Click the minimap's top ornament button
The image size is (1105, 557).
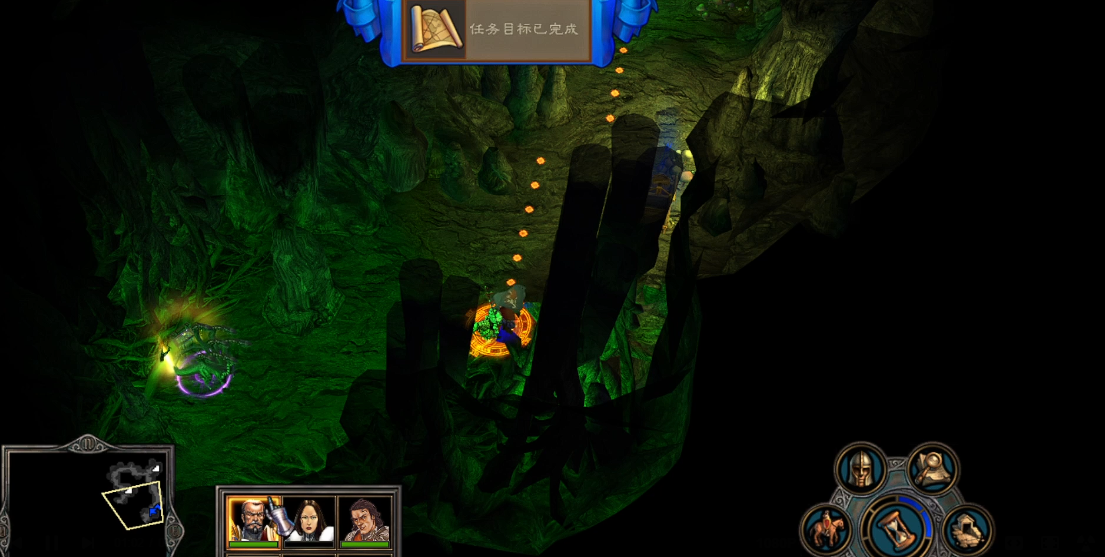coord(86,443)
